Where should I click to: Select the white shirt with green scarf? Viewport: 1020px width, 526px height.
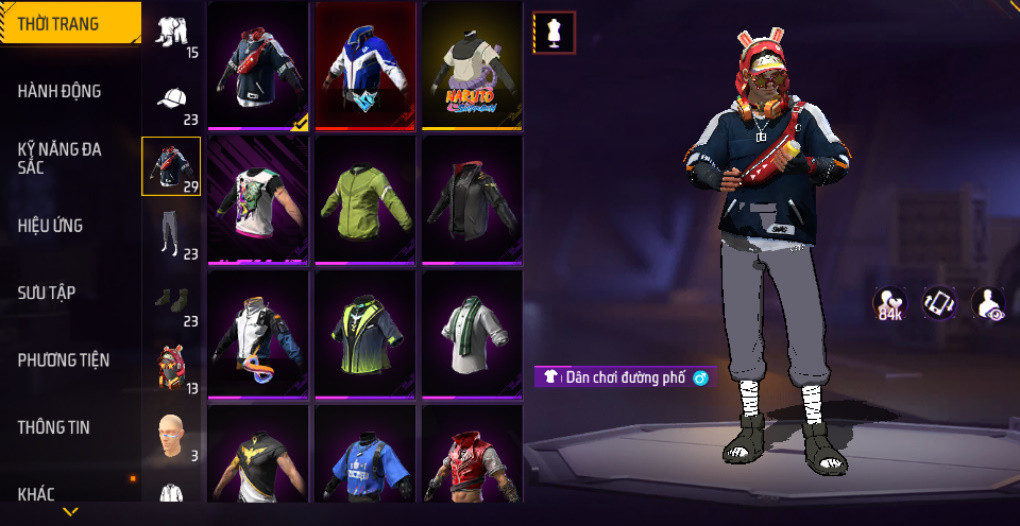(472, 333)
